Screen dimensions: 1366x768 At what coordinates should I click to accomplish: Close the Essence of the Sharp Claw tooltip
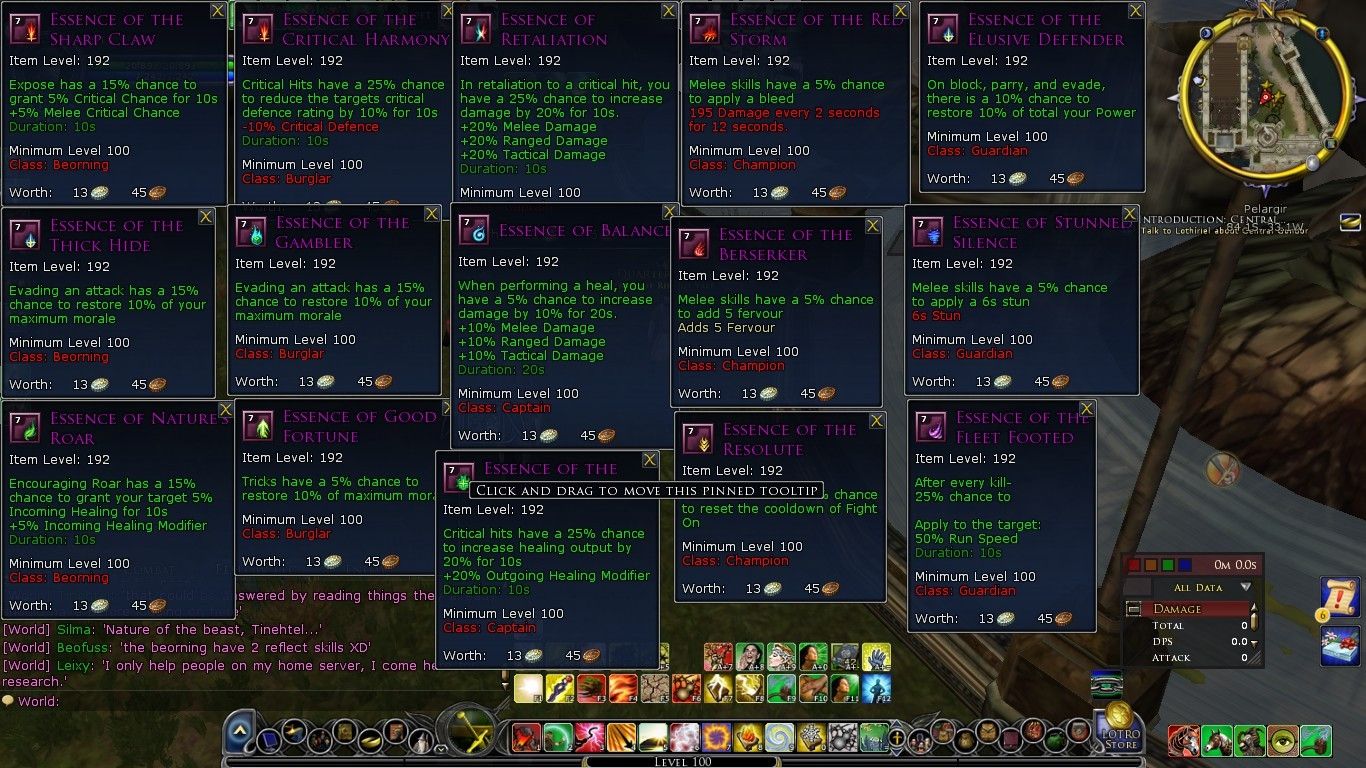click(218, 11)
